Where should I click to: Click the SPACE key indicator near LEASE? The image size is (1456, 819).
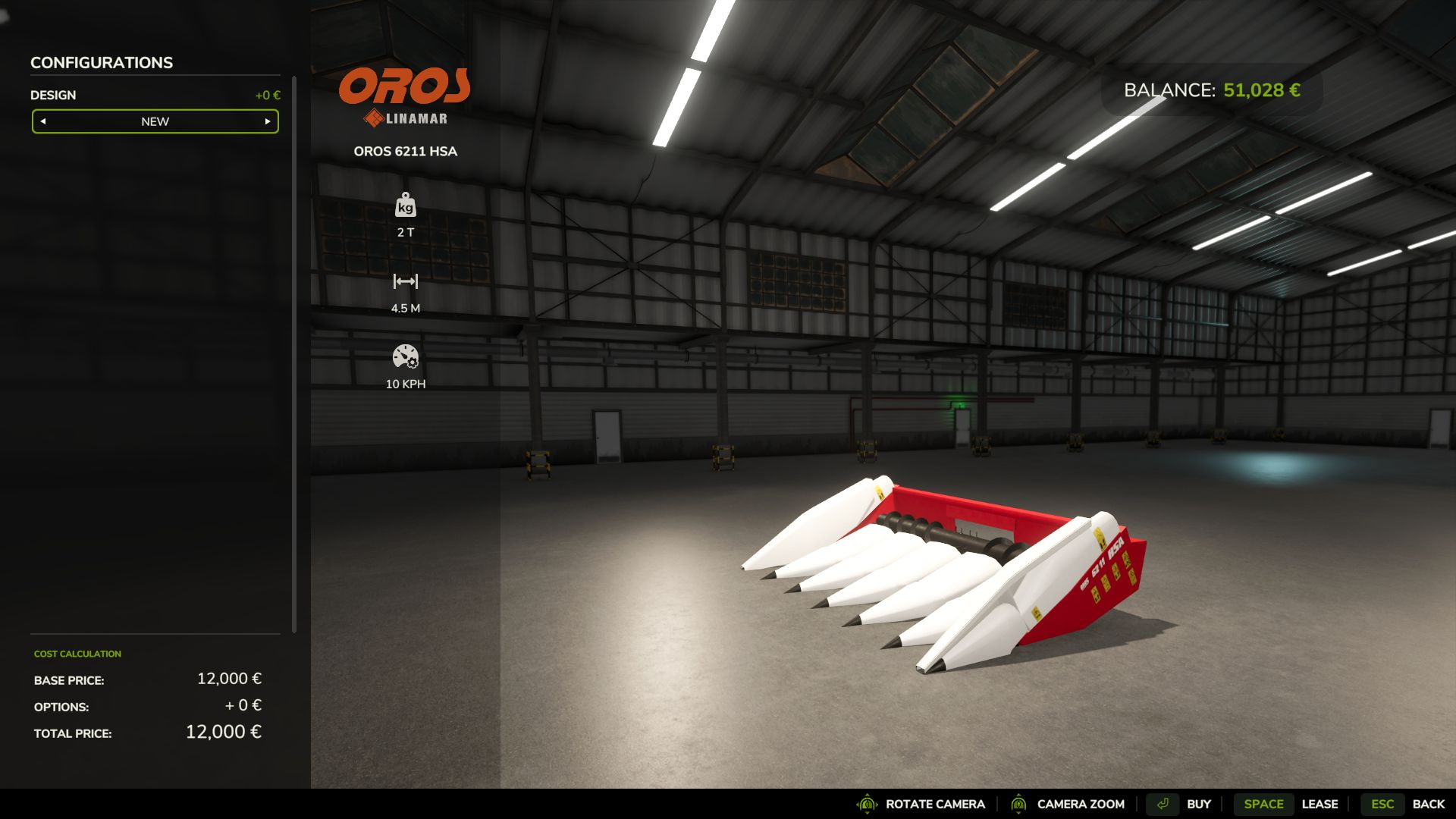pyautogui.click(x=1263, y=804)
